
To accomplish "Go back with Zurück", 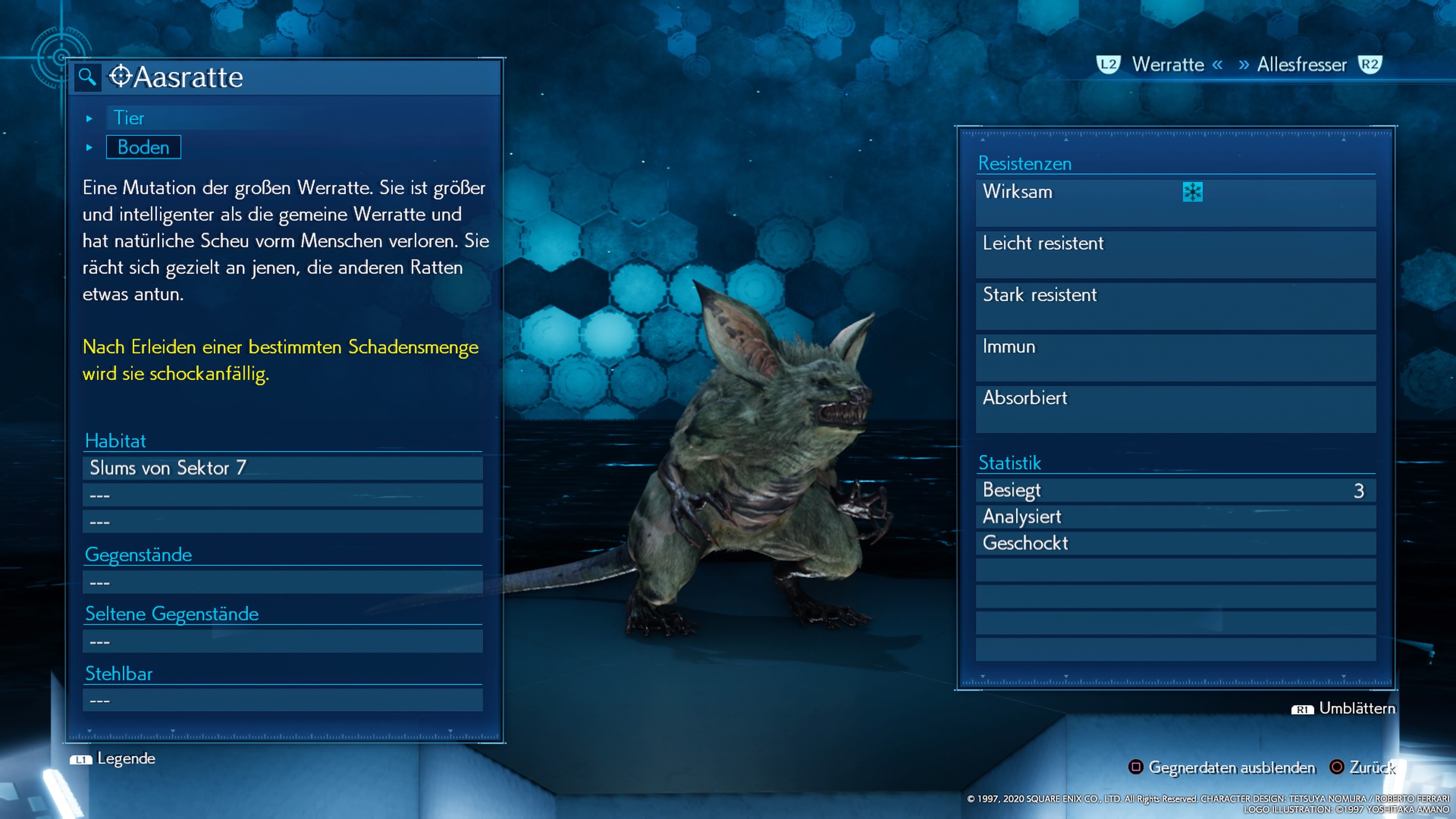I will click(x=1372, y=767).
